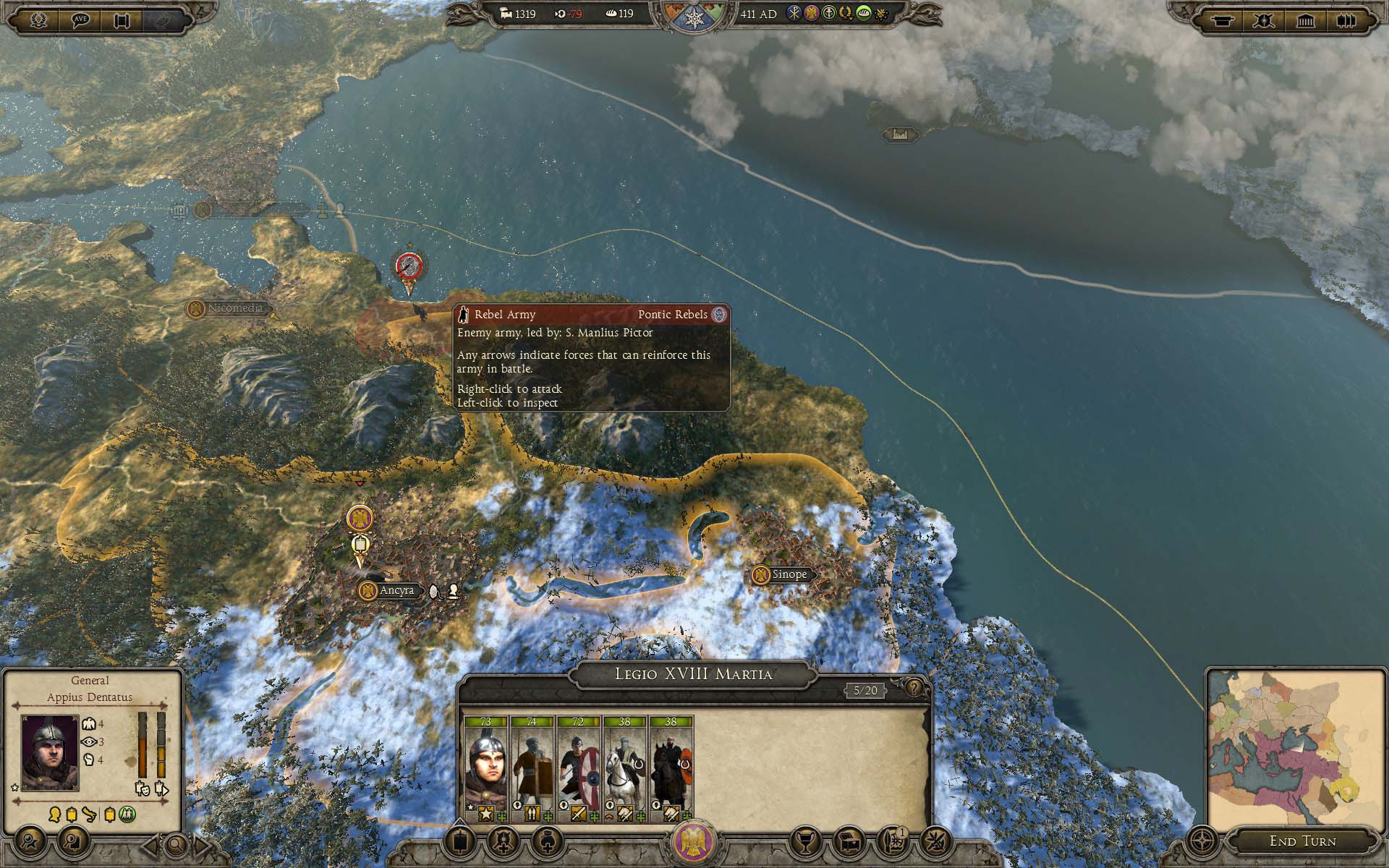Click the compass button beside End Turn
This screenshot has width=1389, height=868.
pyautogui.click(x=1202, y=842)
